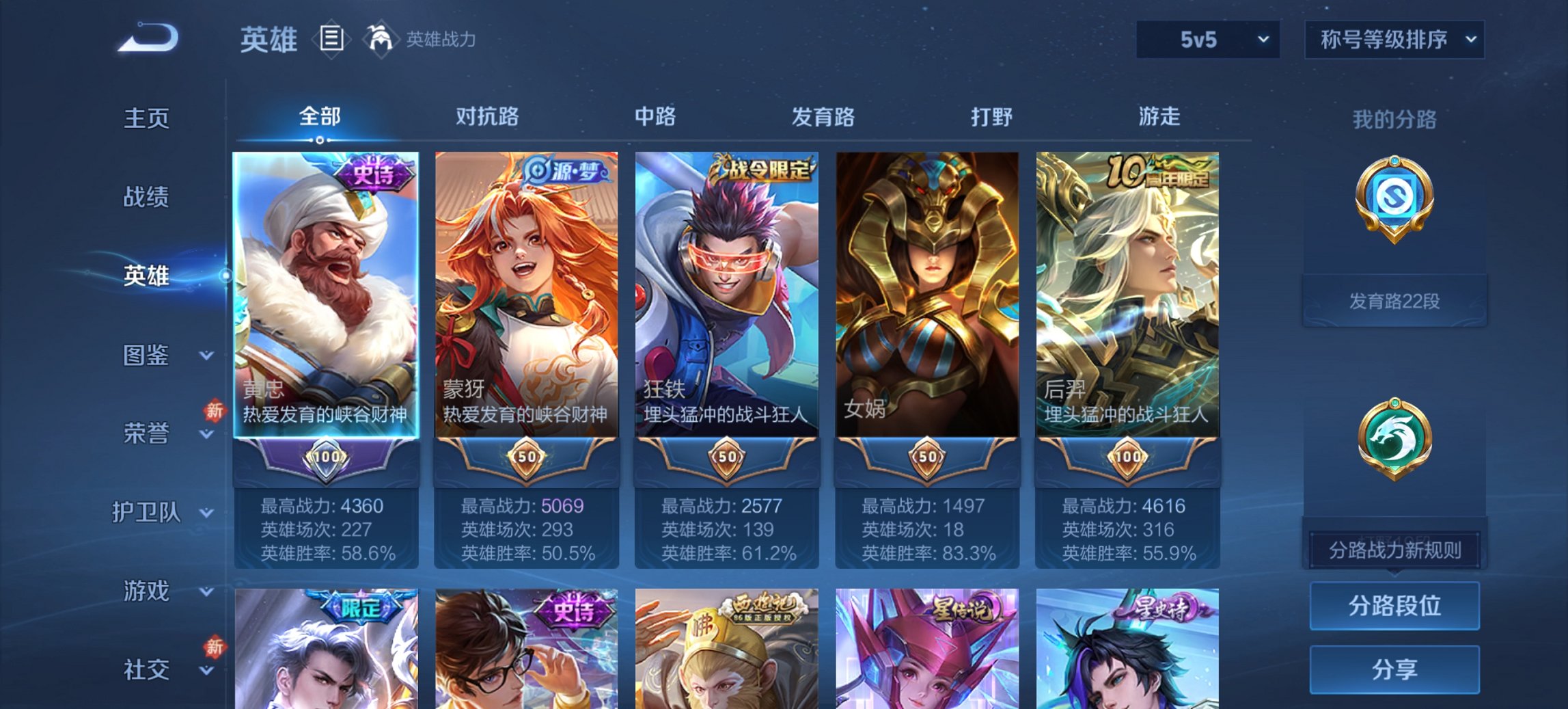Click the 分路战力新规则 link

coord(1394,550)
